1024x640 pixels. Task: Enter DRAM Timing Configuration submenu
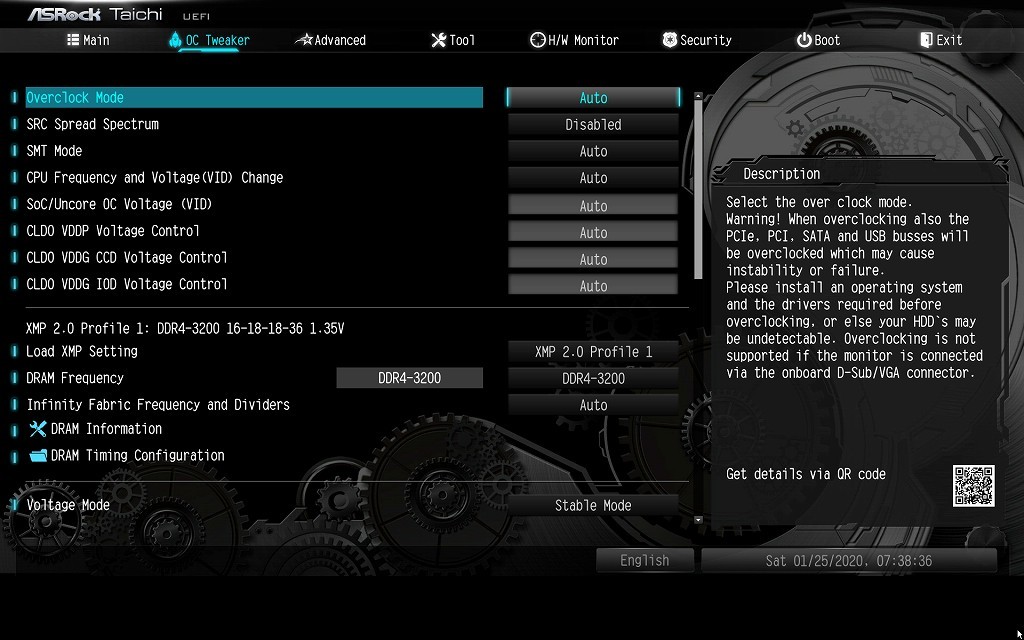(x=137, y=456)
